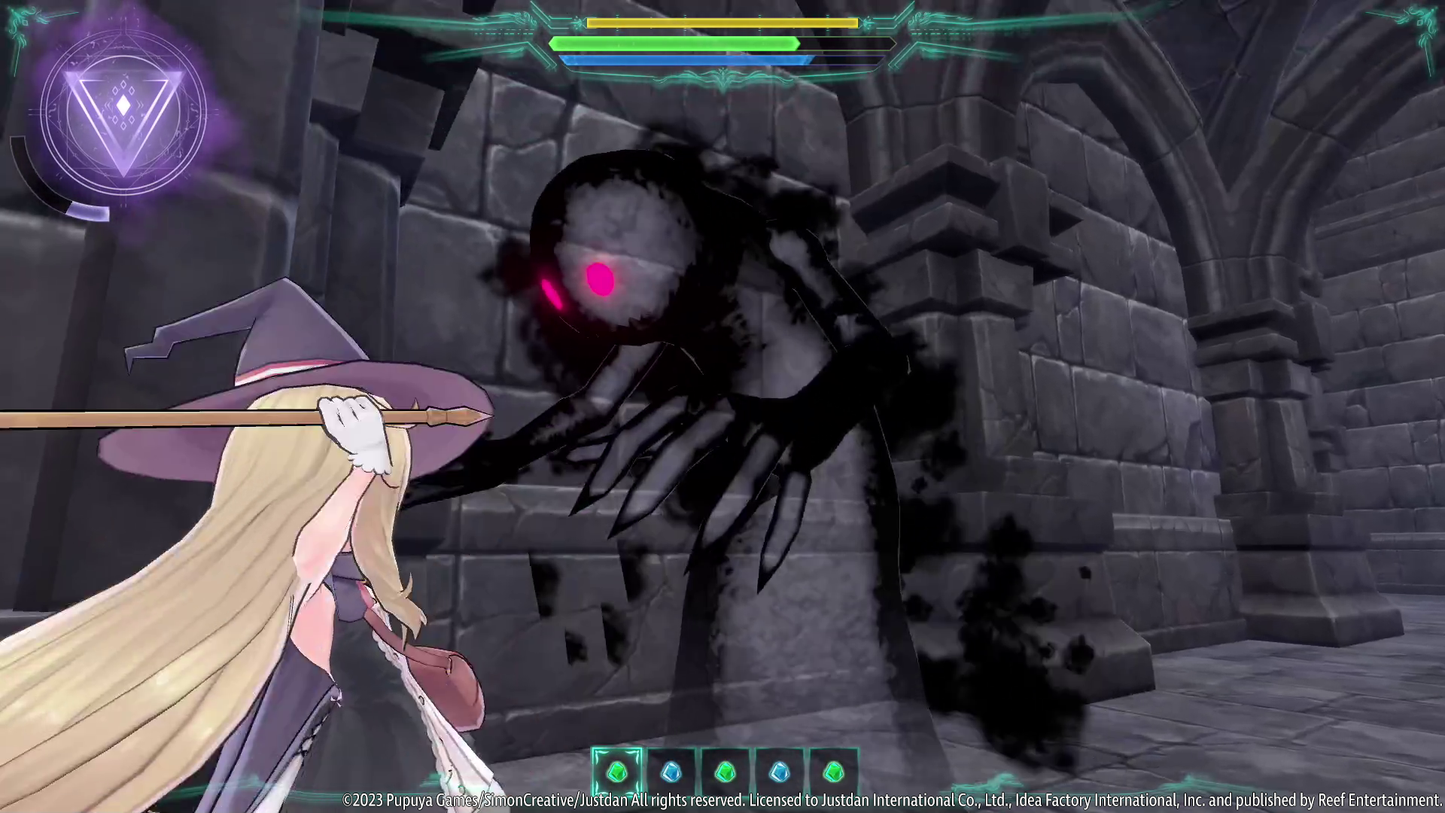The height and width of the screenshot is (813, 1445).
Task: Select the fourth blue gem spell slot
Action: pyautogui.click(x=779, y=770)
